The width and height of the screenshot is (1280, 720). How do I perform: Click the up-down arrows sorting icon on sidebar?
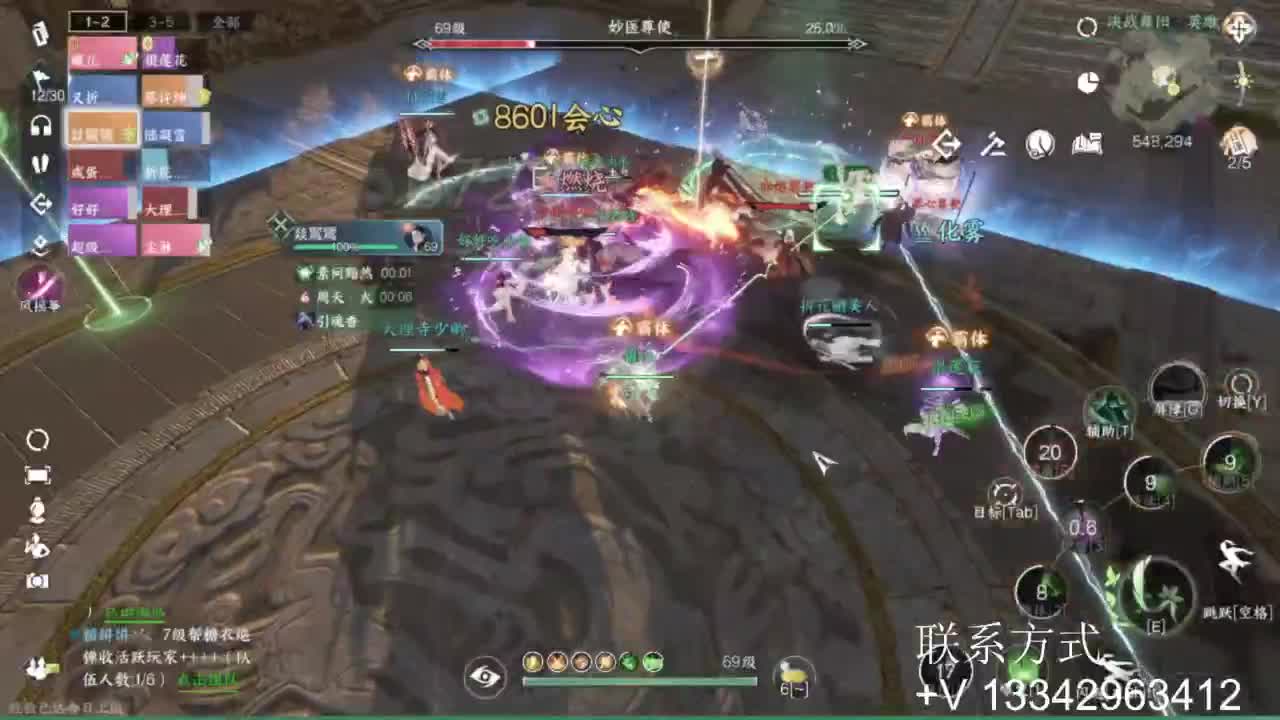tap(40, 240)
